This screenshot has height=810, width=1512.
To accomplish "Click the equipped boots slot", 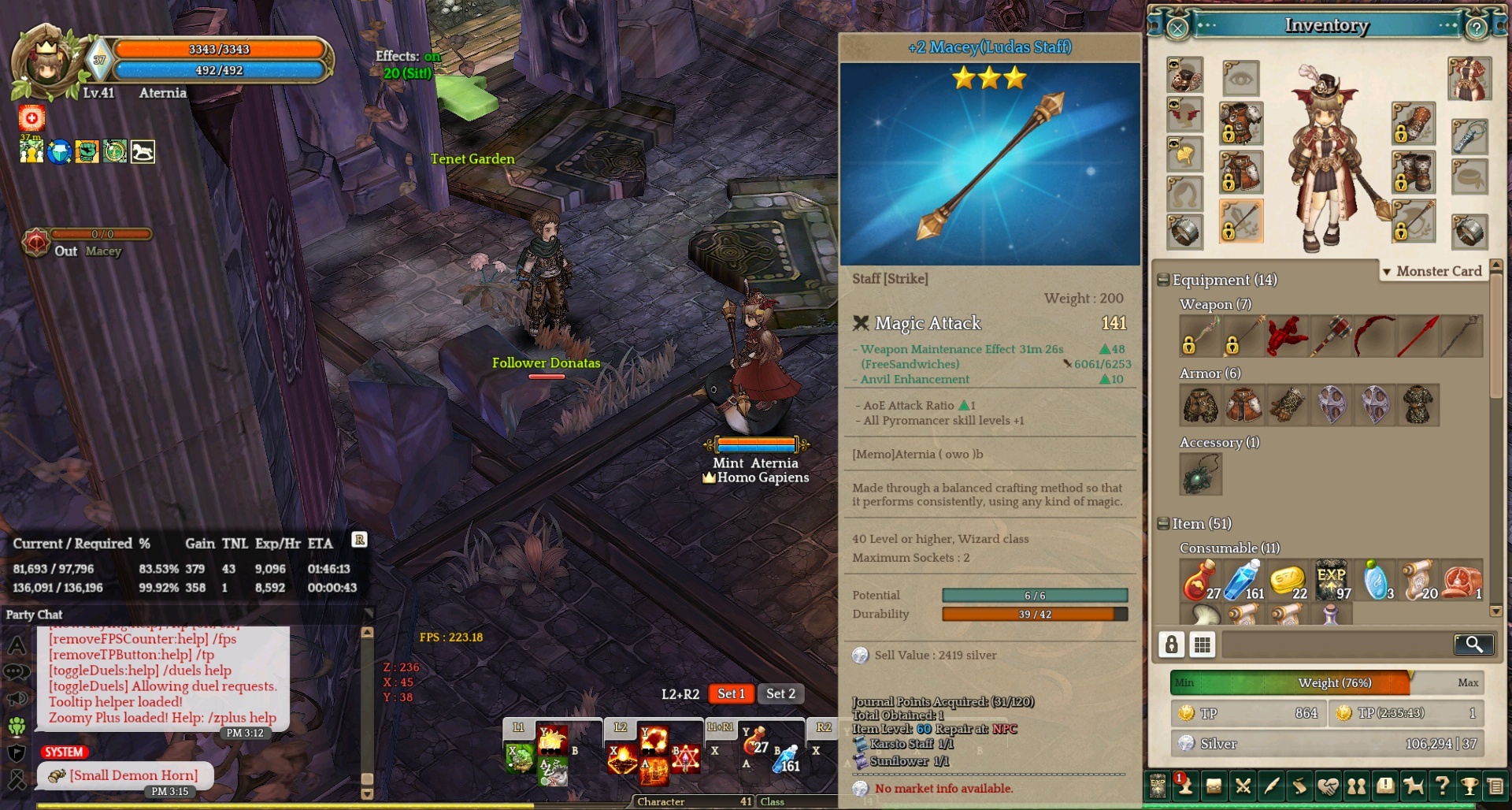I will click(x=1413, y=172).
